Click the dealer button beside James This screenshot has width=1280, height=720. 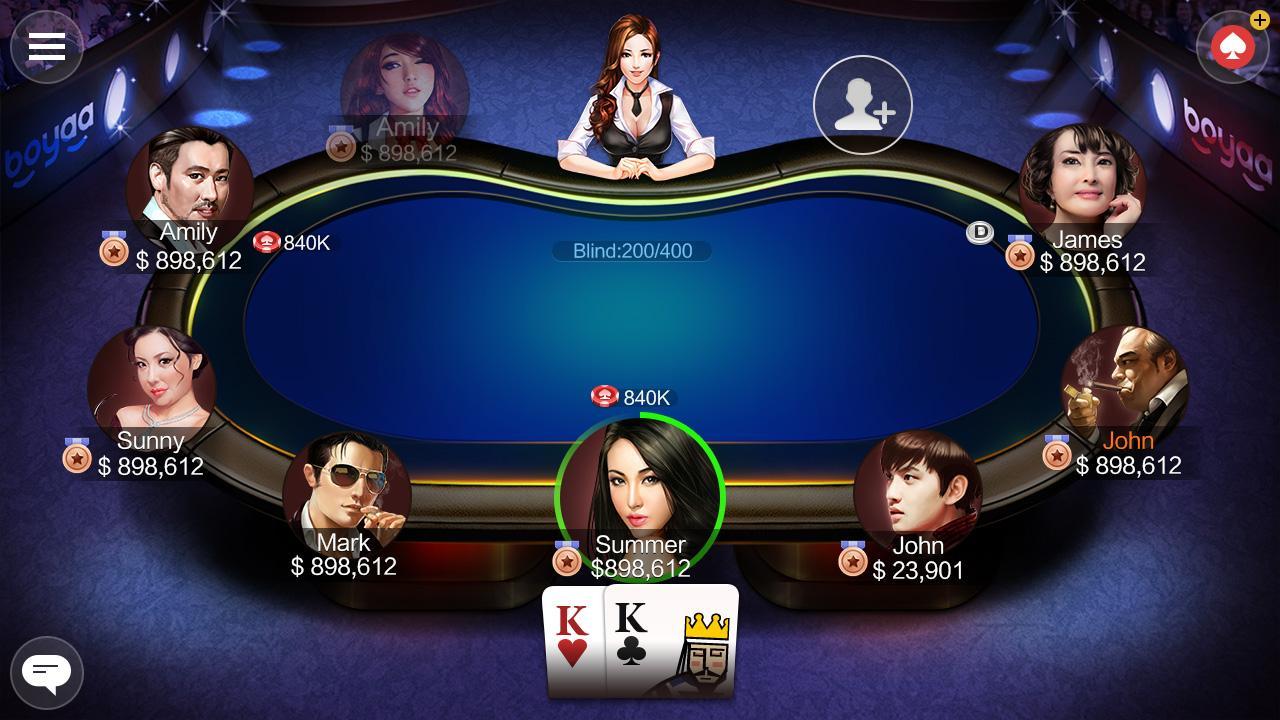point(979,233)
